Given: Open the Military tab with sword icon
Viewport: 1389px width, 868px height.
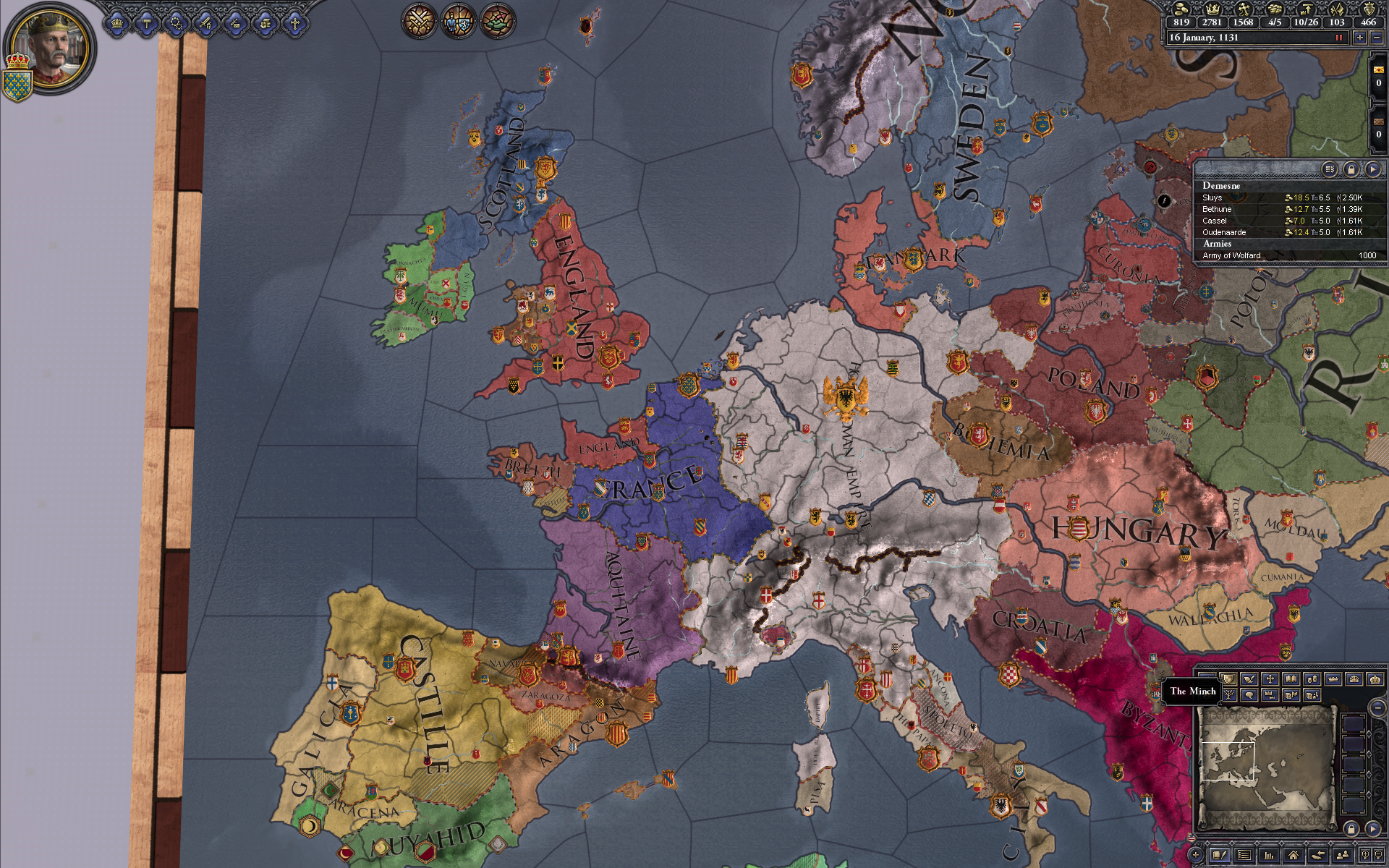Looking at the screenshot, I should [x=205, y=24].
